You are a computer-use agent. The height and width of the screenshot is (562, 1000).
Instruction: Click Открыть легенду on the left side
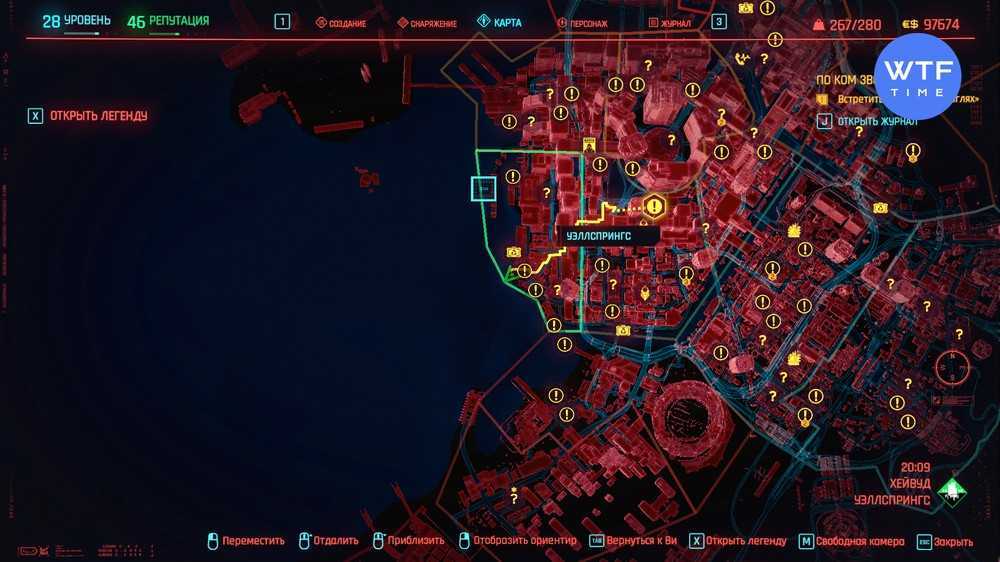point(98,116)
